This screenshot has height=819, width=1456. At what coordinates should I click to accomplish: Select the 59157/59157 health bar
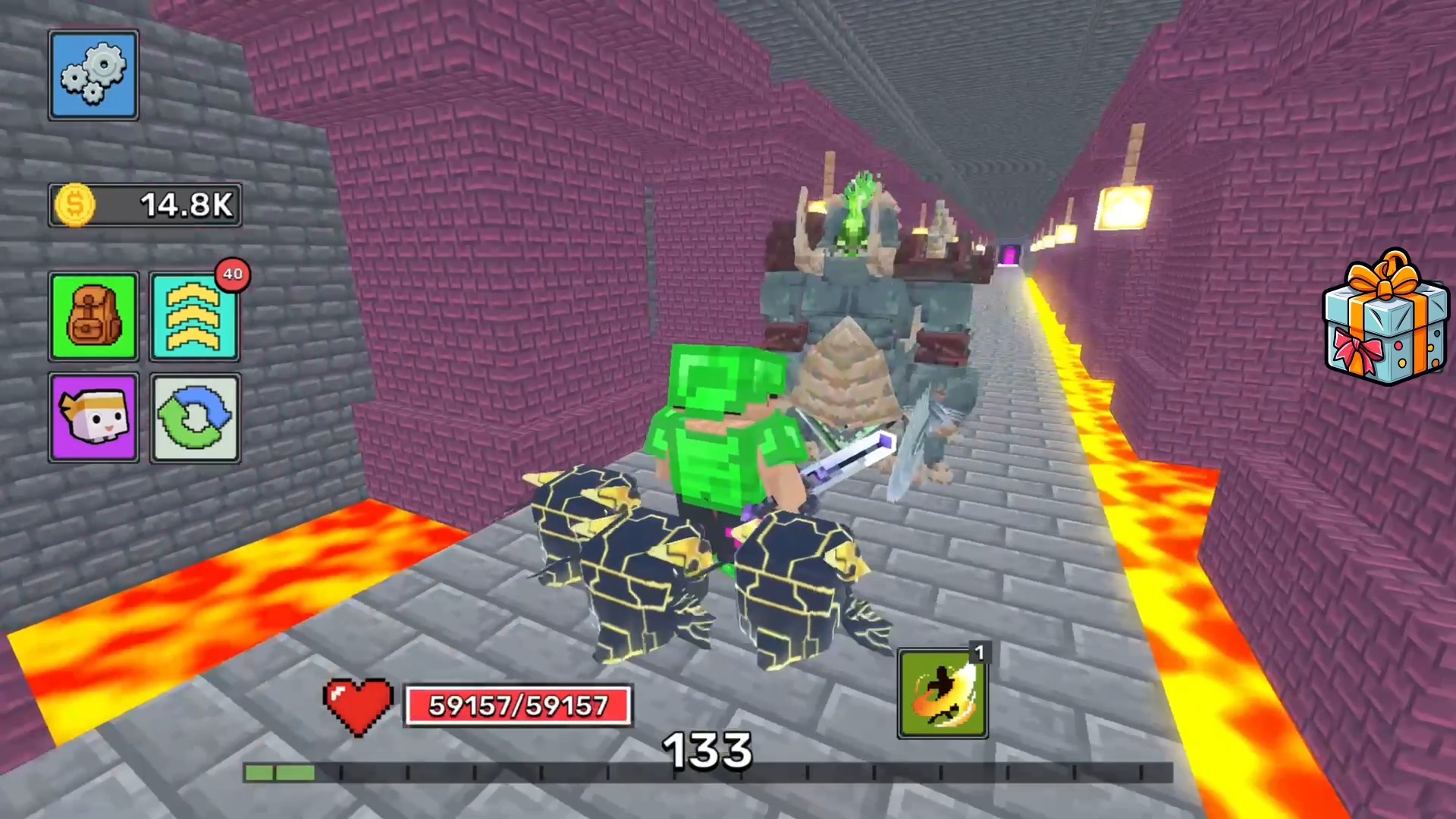click(518, 706)
